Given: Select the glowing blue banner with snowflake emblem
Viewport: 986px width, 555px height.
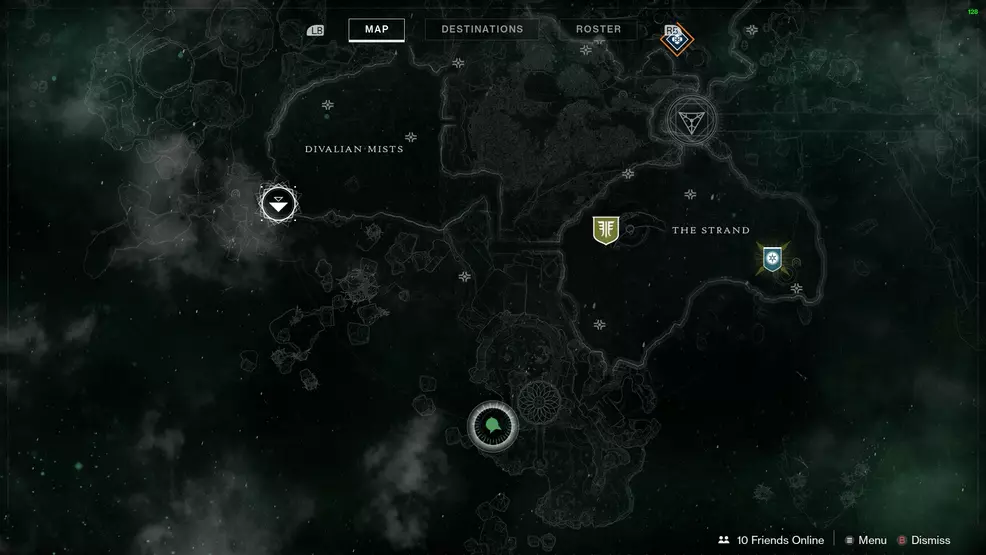Looking at the screenshot, I should pyautogui.click(x=772, y=259).
